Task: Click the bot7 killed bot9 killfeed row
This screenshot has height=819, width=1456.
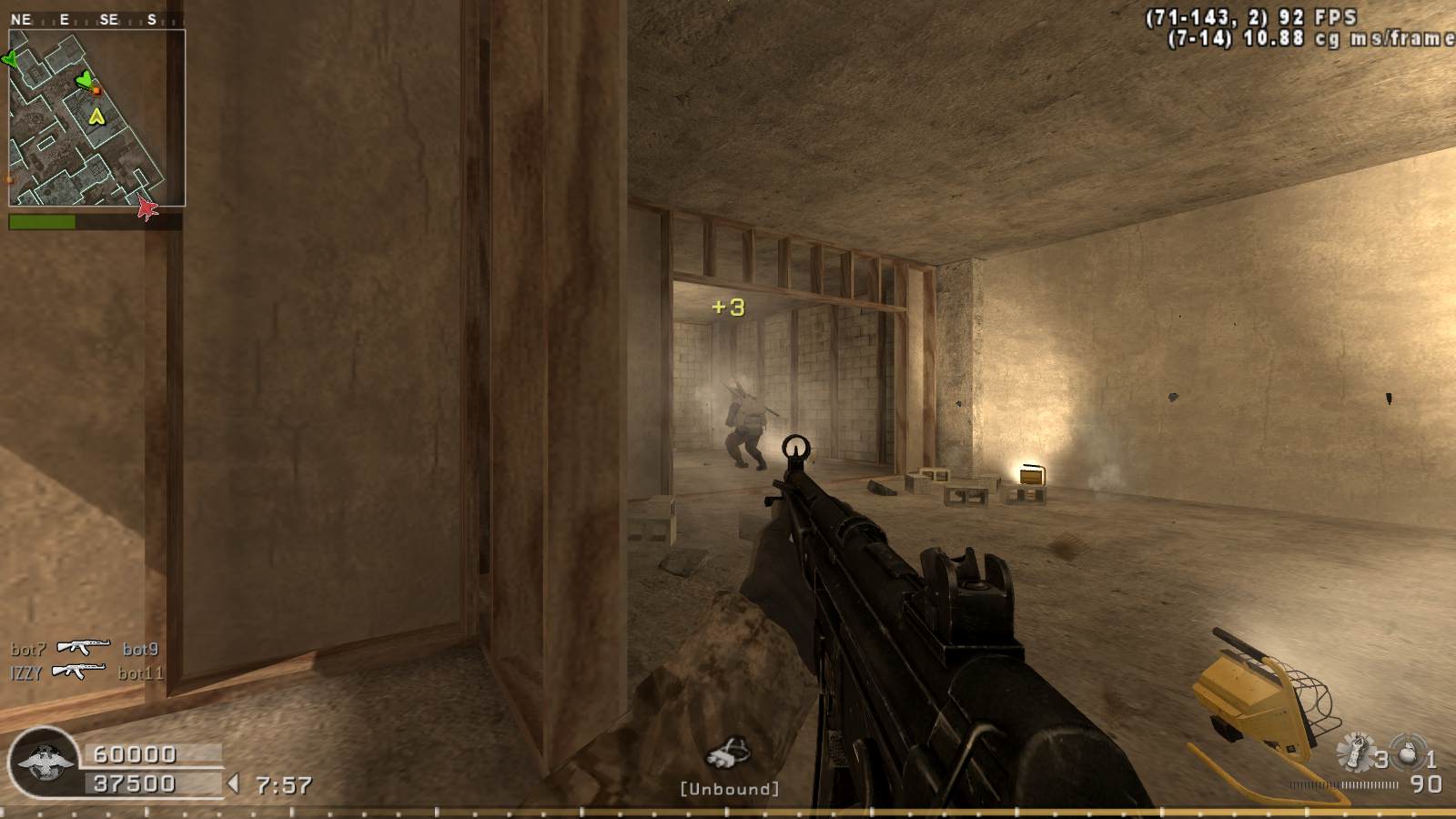Action: 85,649
